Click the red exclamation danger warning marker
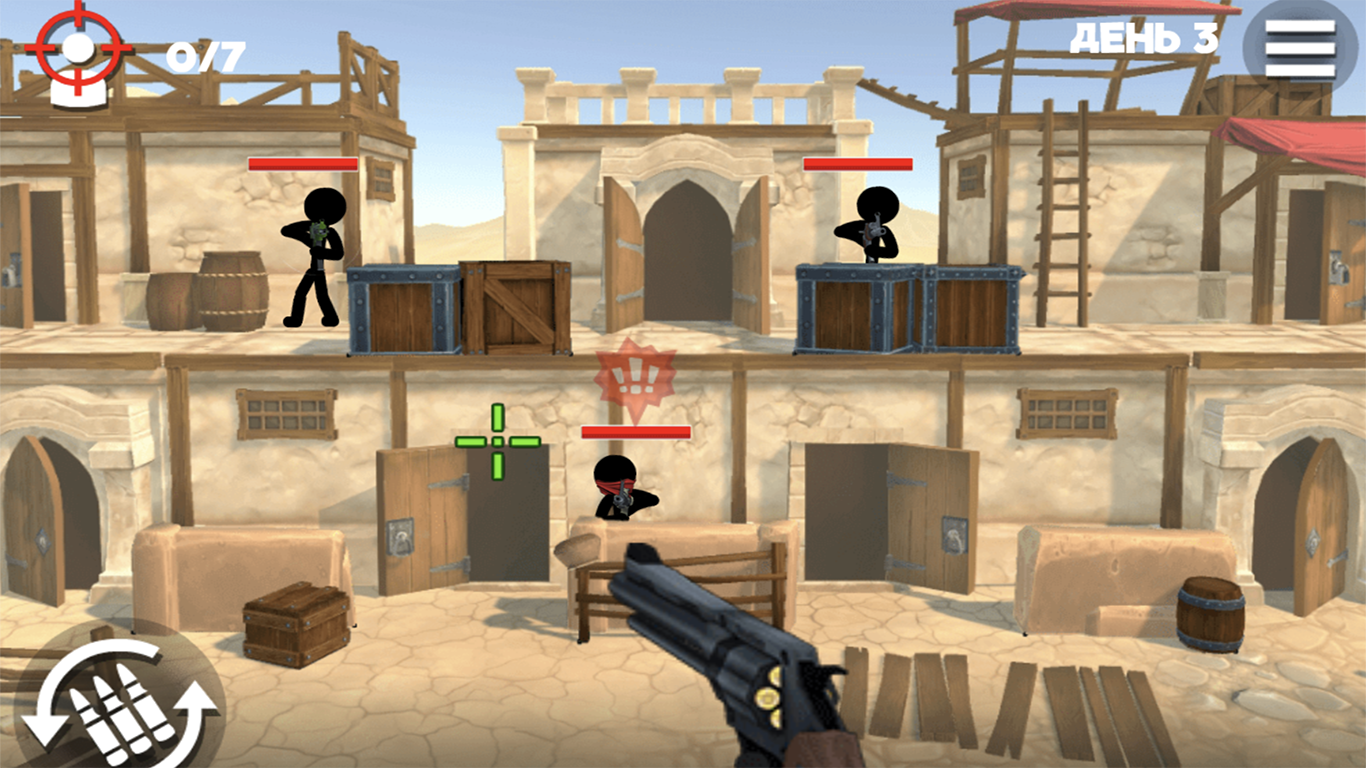Screen dimensions: 1366x768 click(x=634, y=374)
